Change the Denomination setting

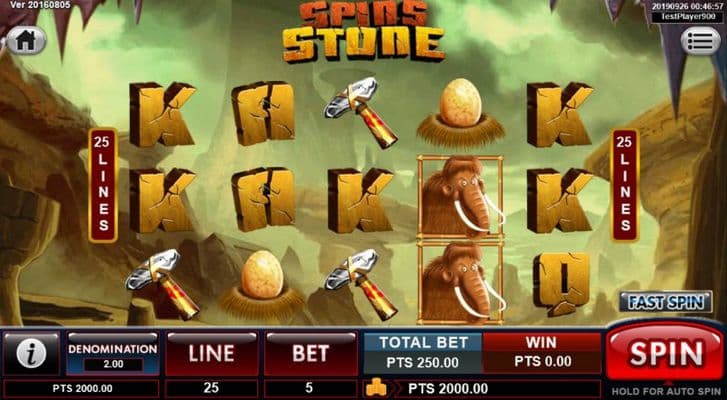(x=112, y=355)
